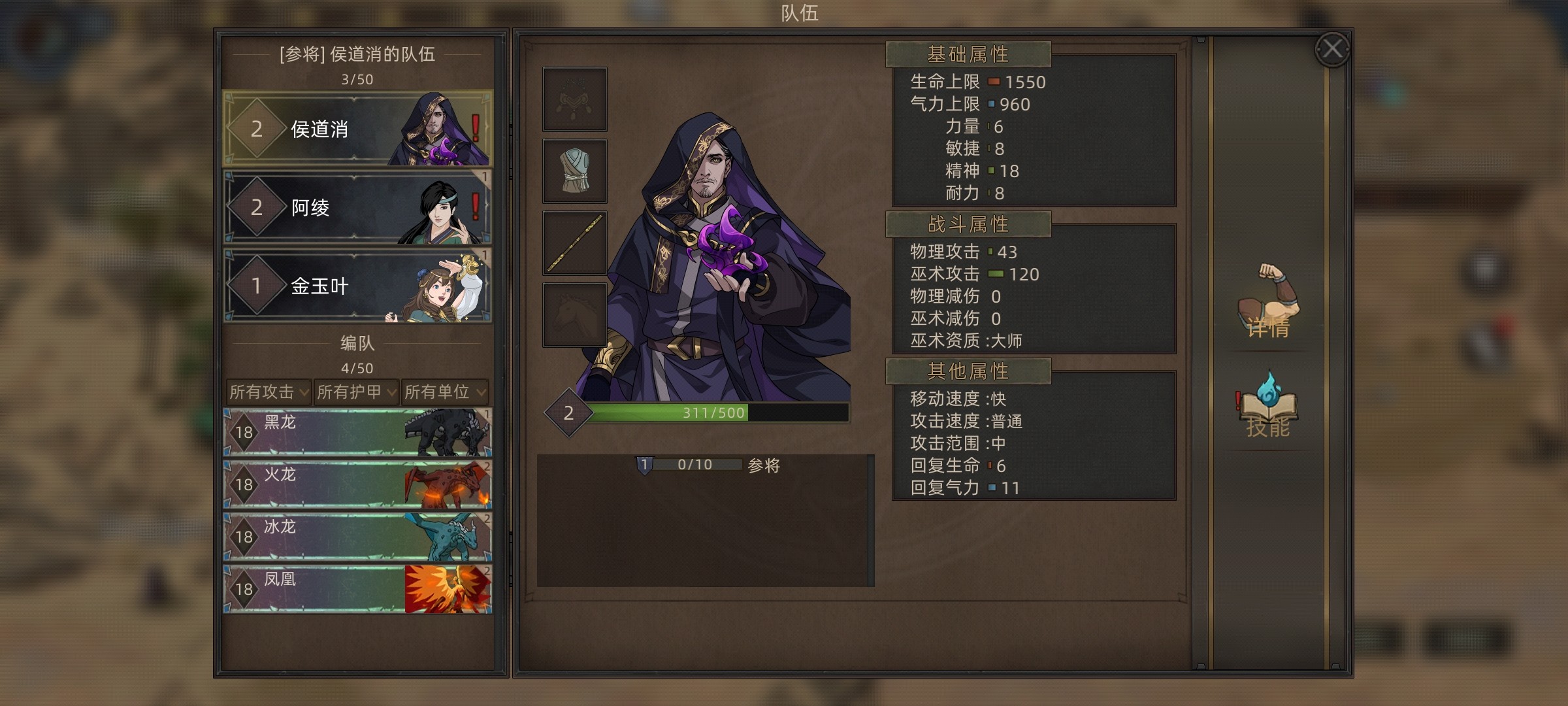Open the empty horse mount slot

click(575, 315)
